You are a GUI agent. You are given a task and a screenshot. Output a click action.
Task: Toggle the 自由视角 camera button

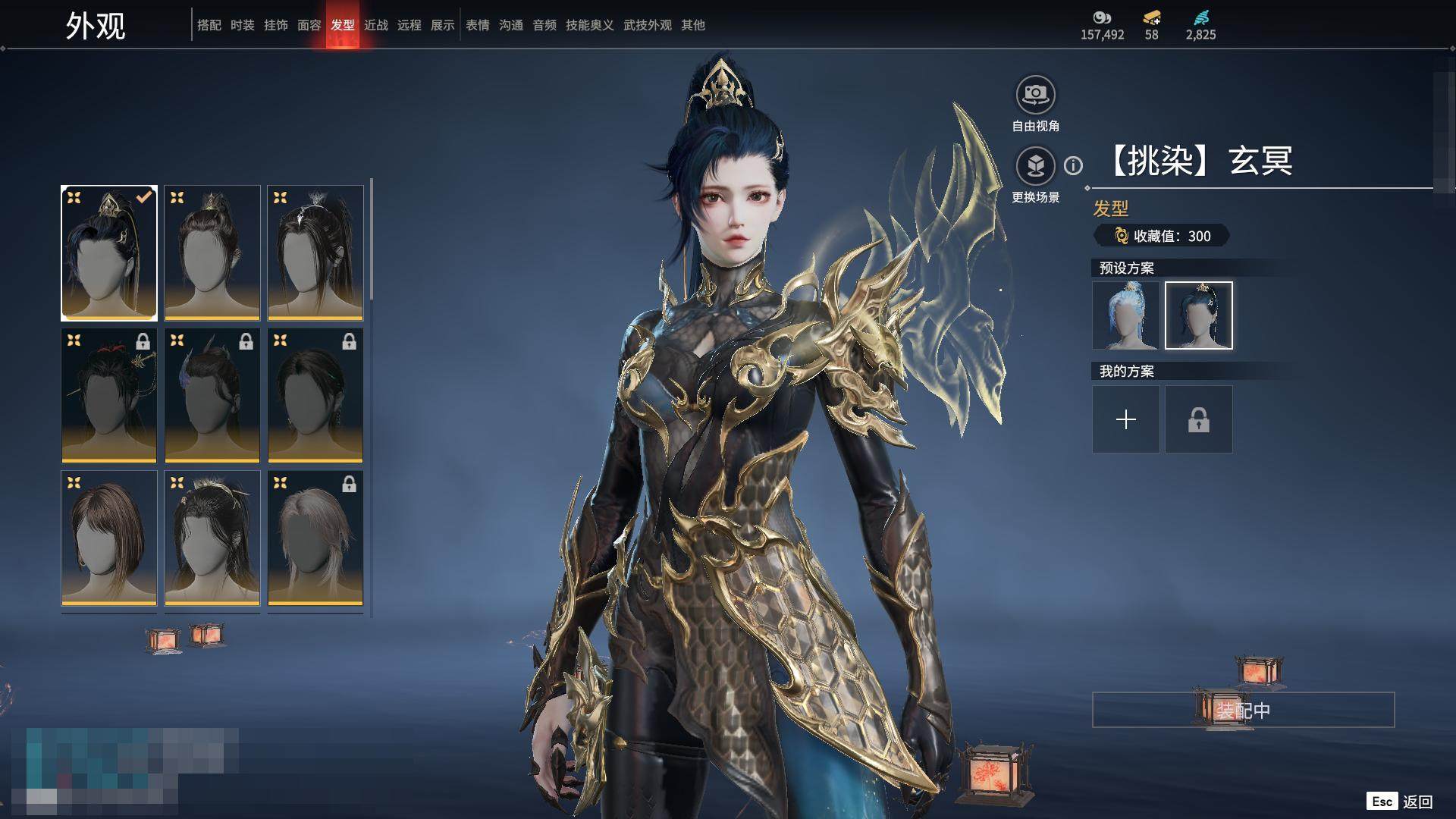(x=1035, y=96)
